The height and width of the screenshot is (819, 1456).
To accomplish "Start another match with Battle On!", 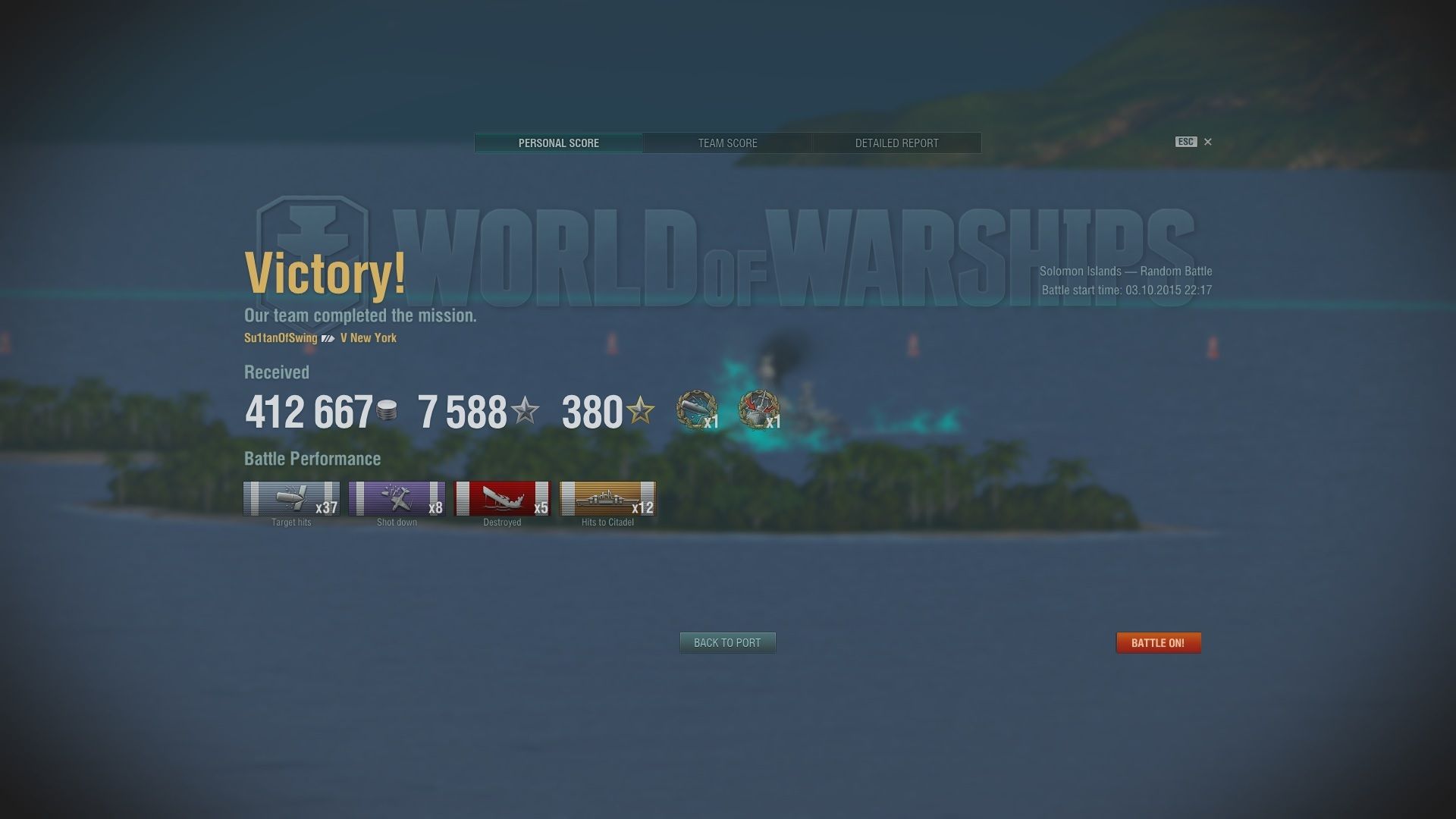I will pos(1158,642).
